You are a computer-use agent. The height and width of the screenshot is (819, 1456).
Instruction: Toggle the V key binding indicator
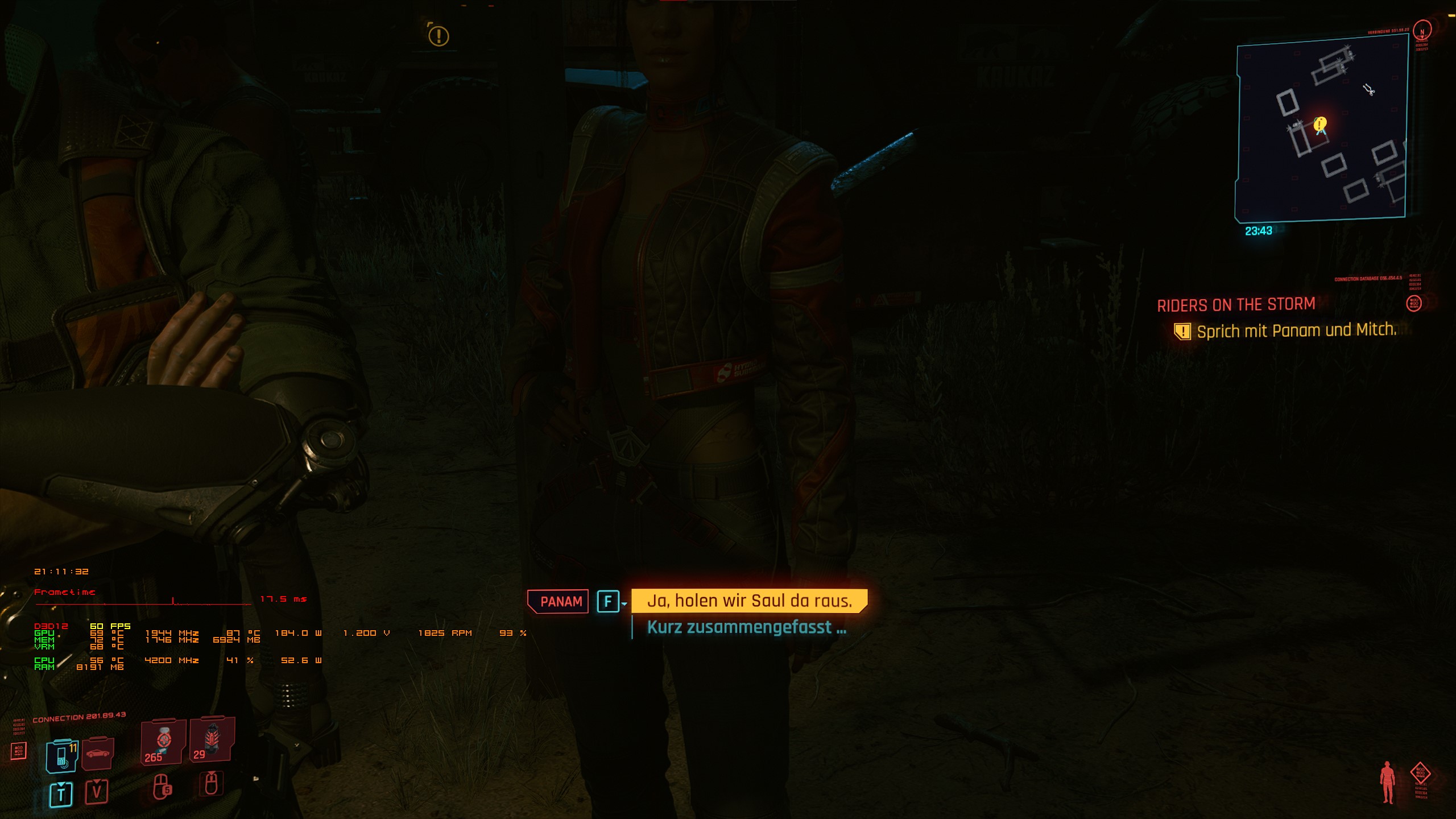[x=98, y=792]
